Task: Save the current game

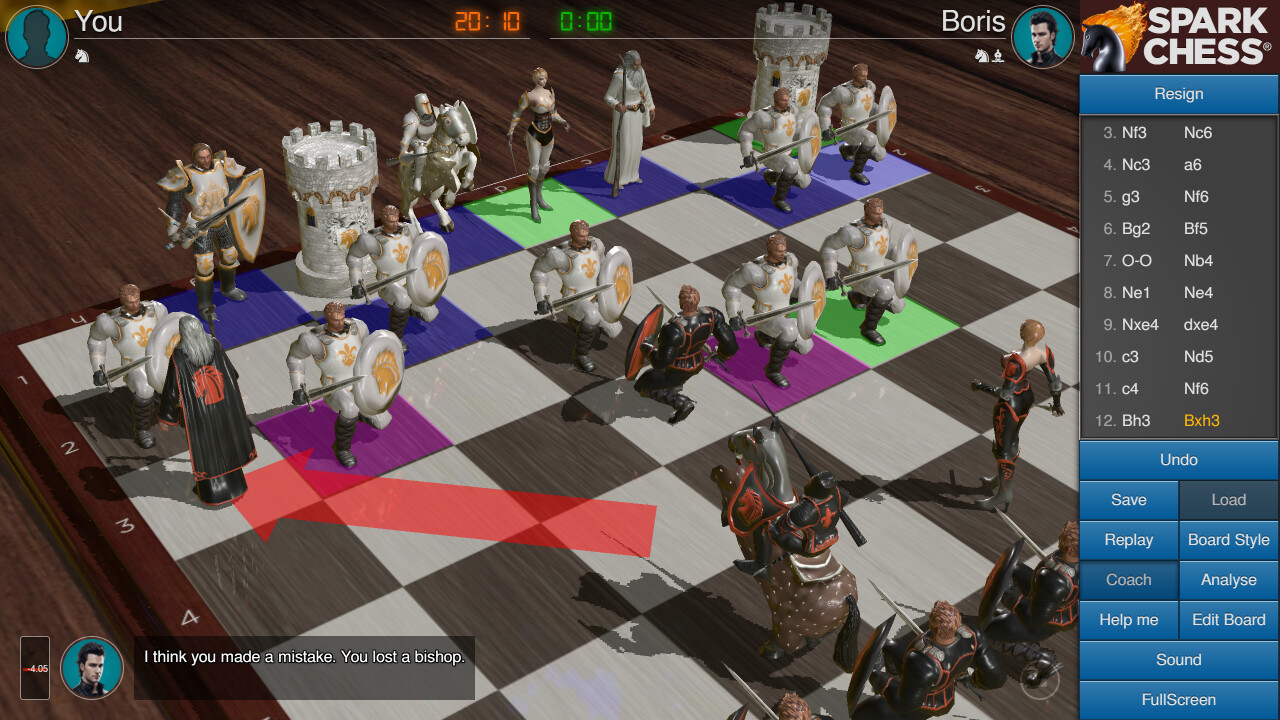Action: (1128, 500)
